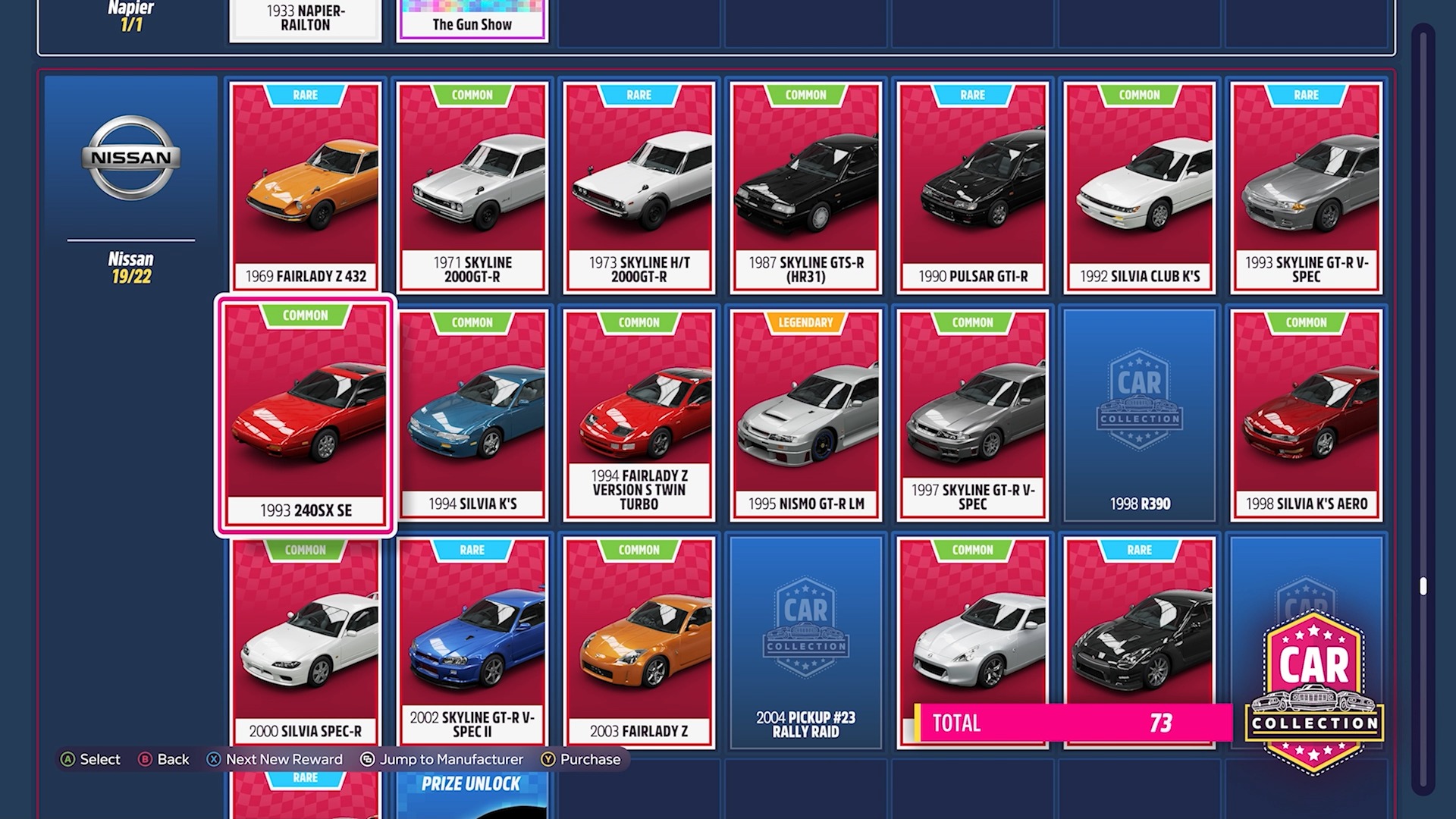Click the Jump to Manufacturer controller icon

tap(366, 759)
